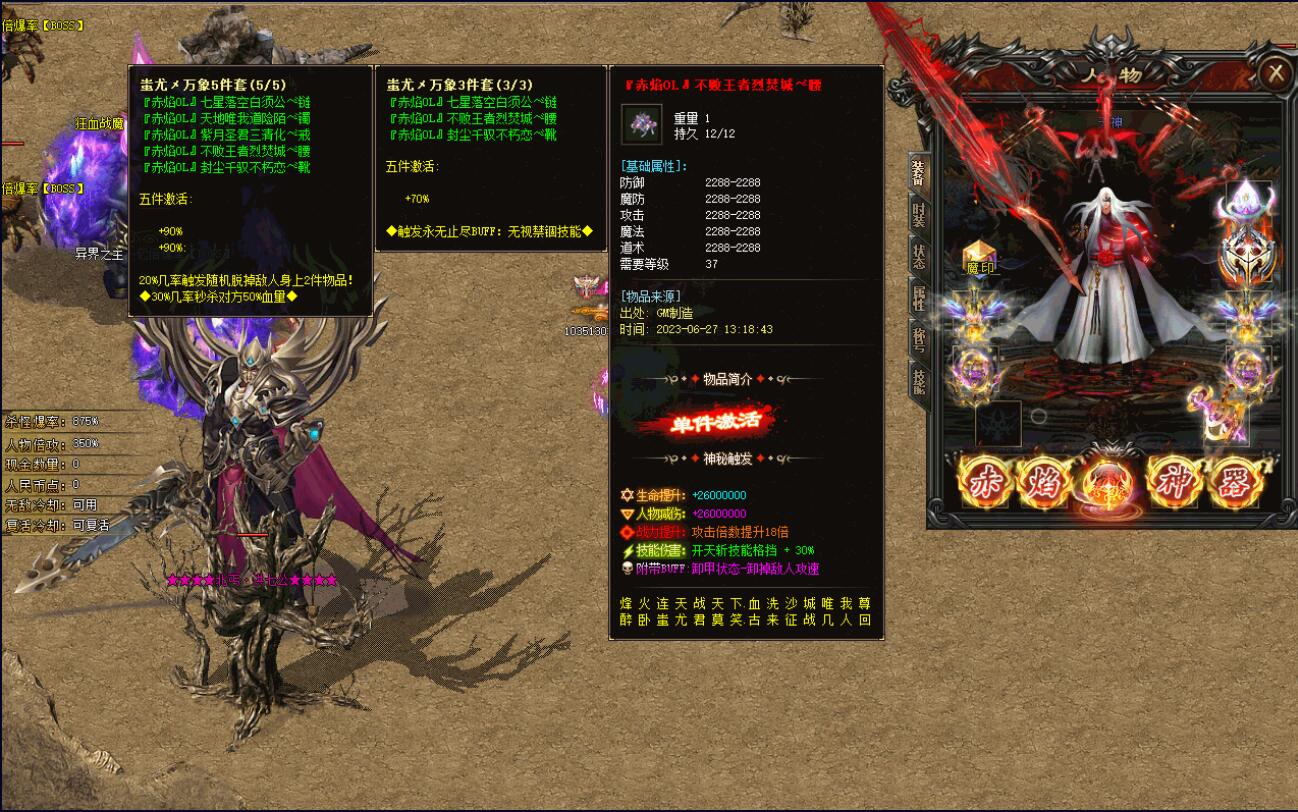View the 称号 titles tab
The width and height of the screenshot is (1298, 812).
[x=918, y=339]
